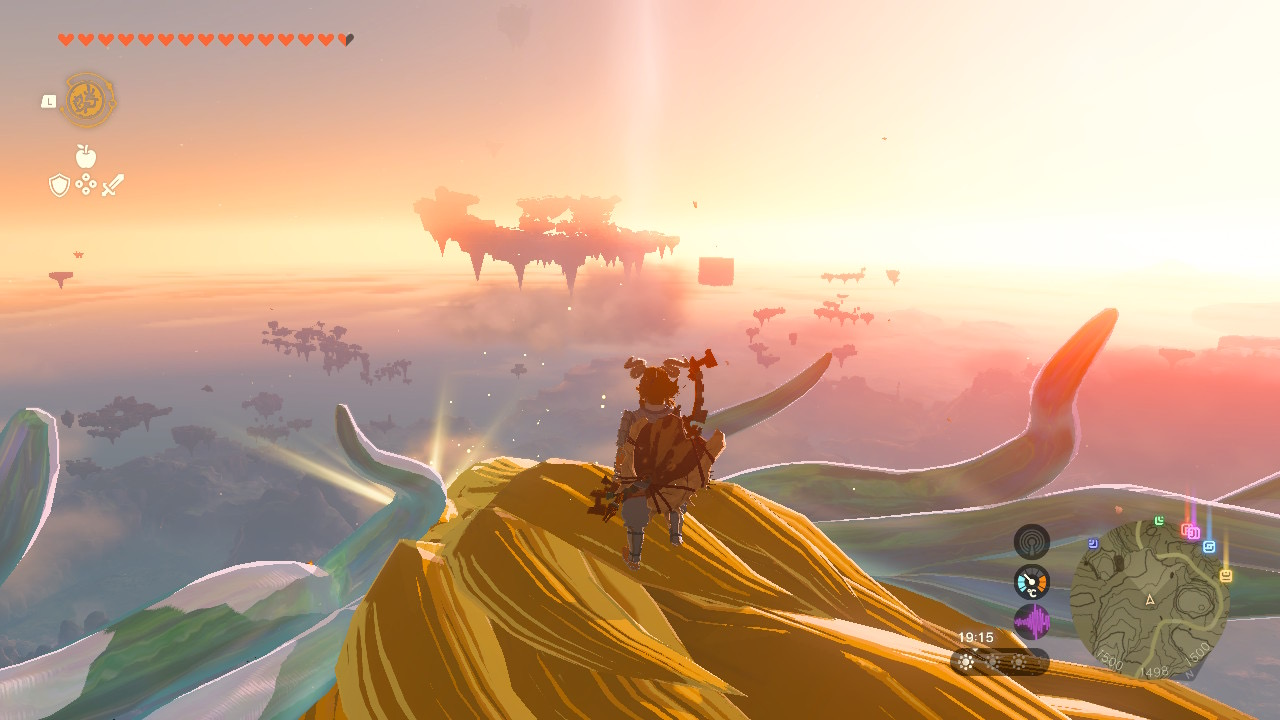1280x720 pixels.
Task: Select the green stamp marker on minimap
Action: (1159, 521)
